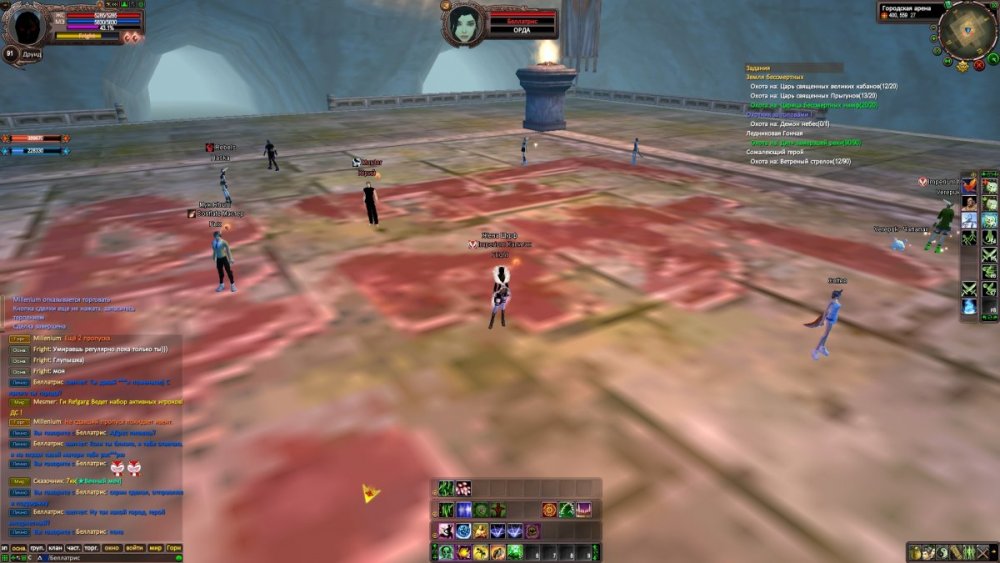Switch to the "клан" chat tab
The image size is (1000, 563).
pos(55,548)
